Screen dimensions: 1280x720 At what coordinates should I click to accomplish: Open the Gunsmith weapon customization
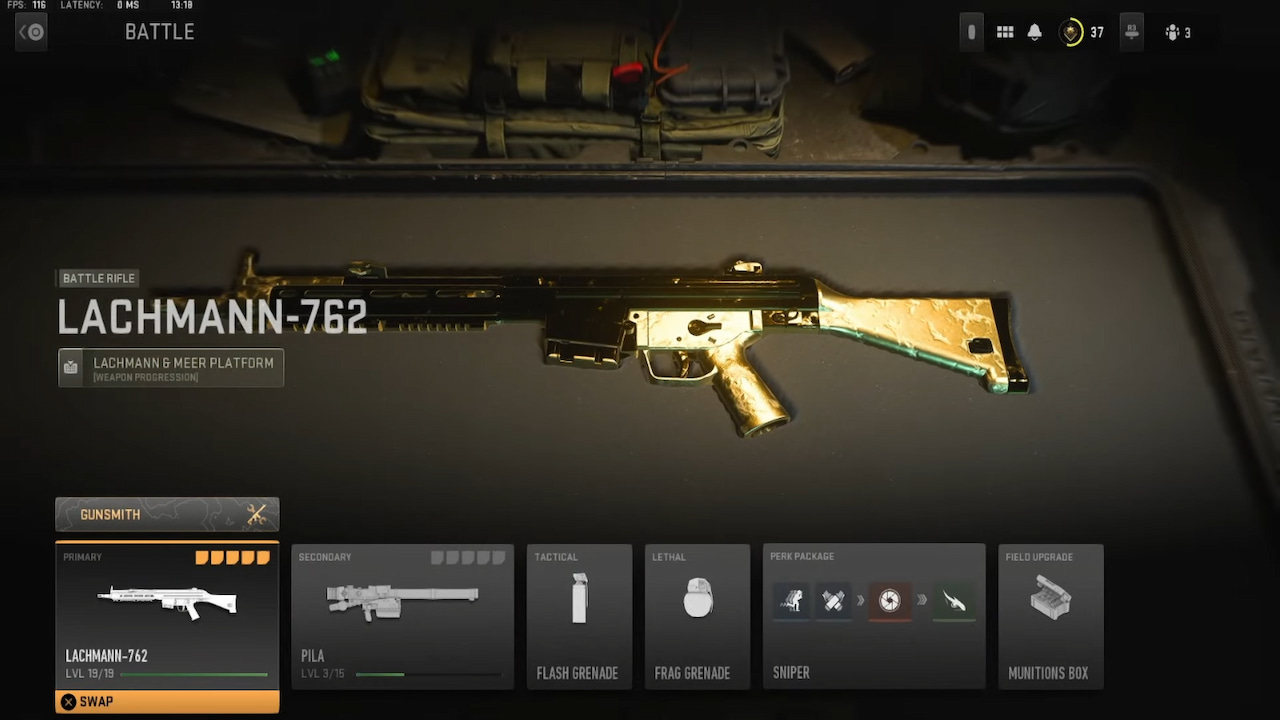167,514
